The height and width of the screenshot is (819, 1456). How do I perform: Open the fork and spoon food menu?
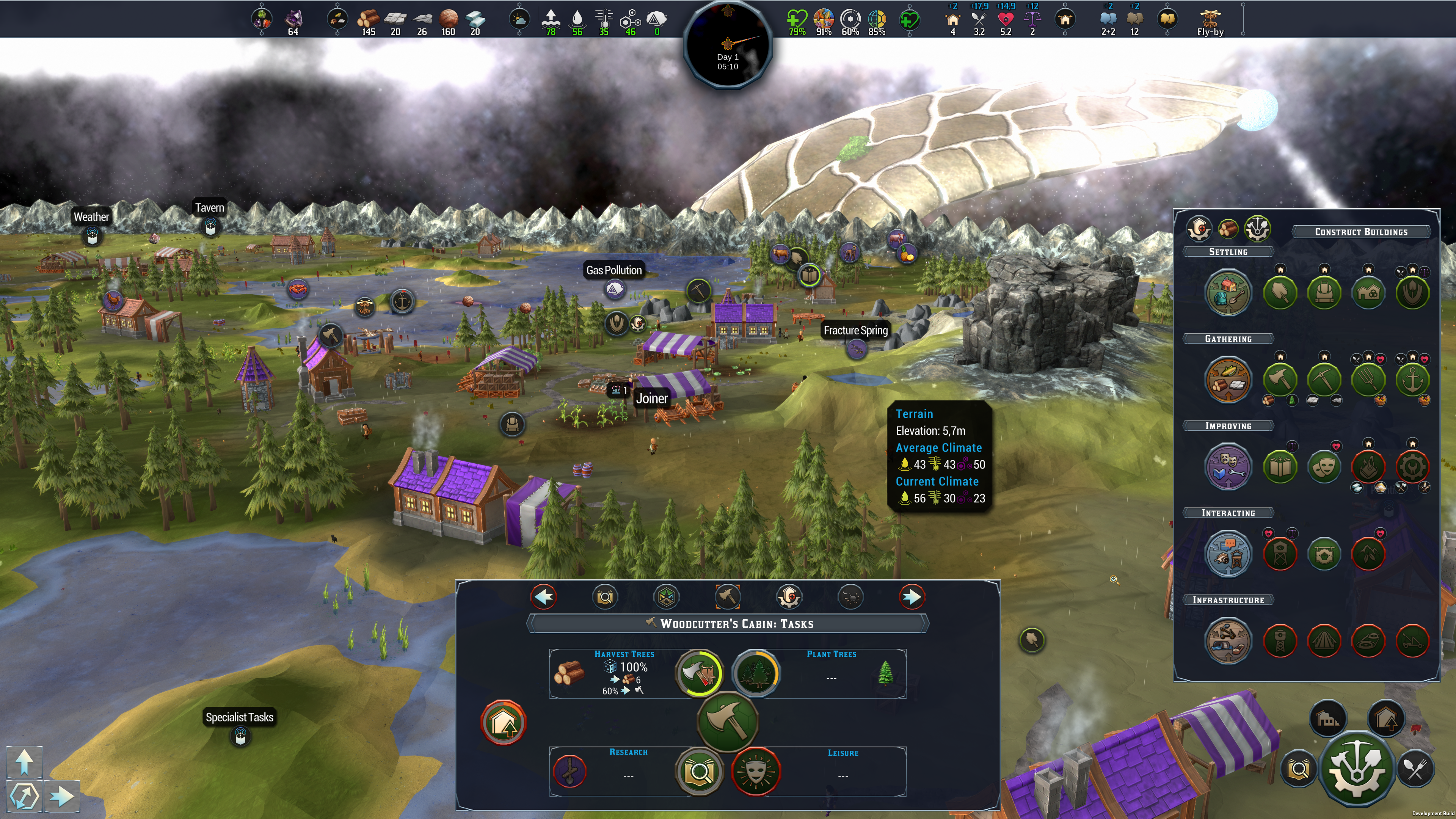click(x=1415, y=769)
